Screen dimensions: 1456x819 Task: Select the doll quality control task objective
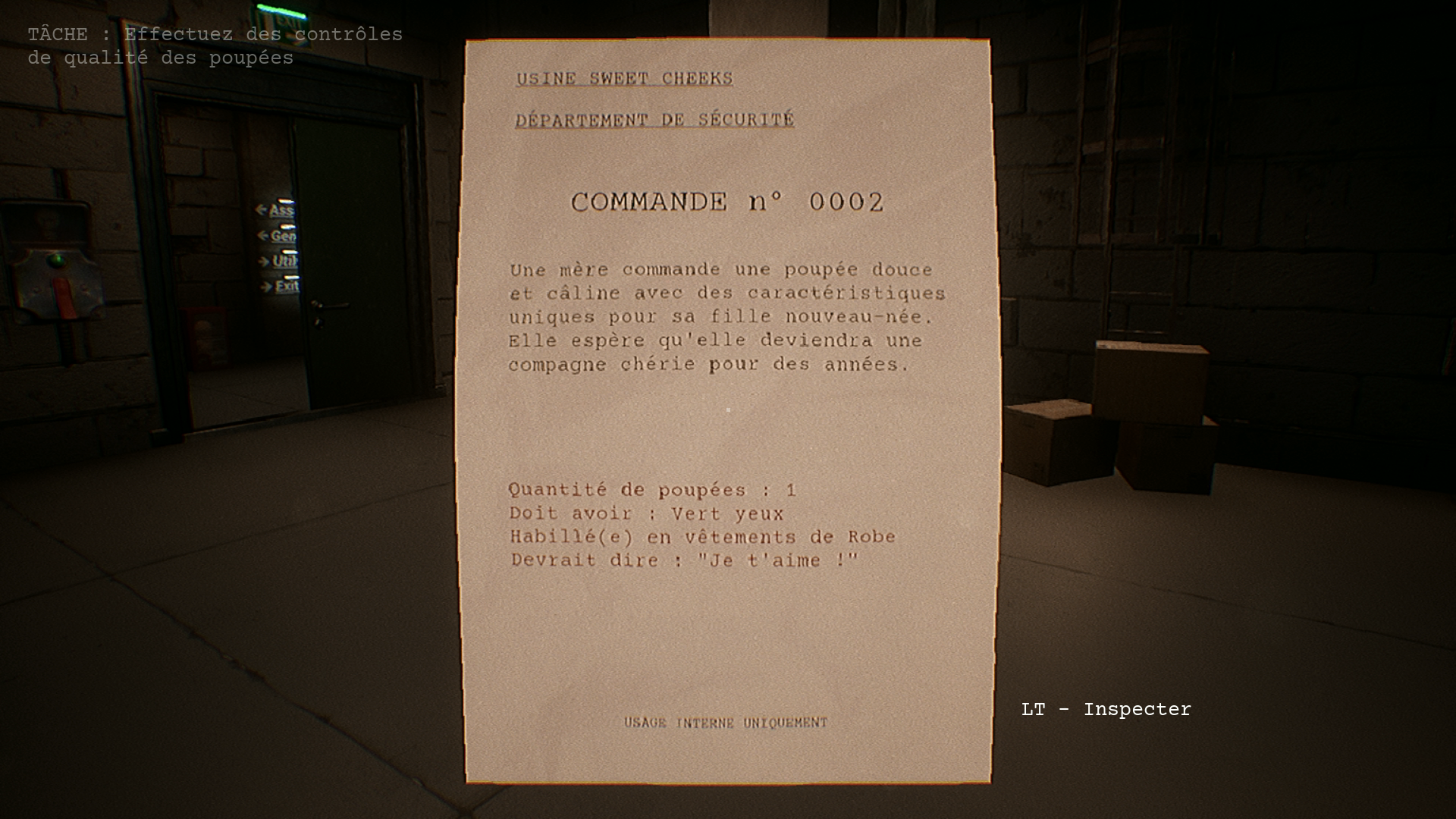[x=215, y=46]
